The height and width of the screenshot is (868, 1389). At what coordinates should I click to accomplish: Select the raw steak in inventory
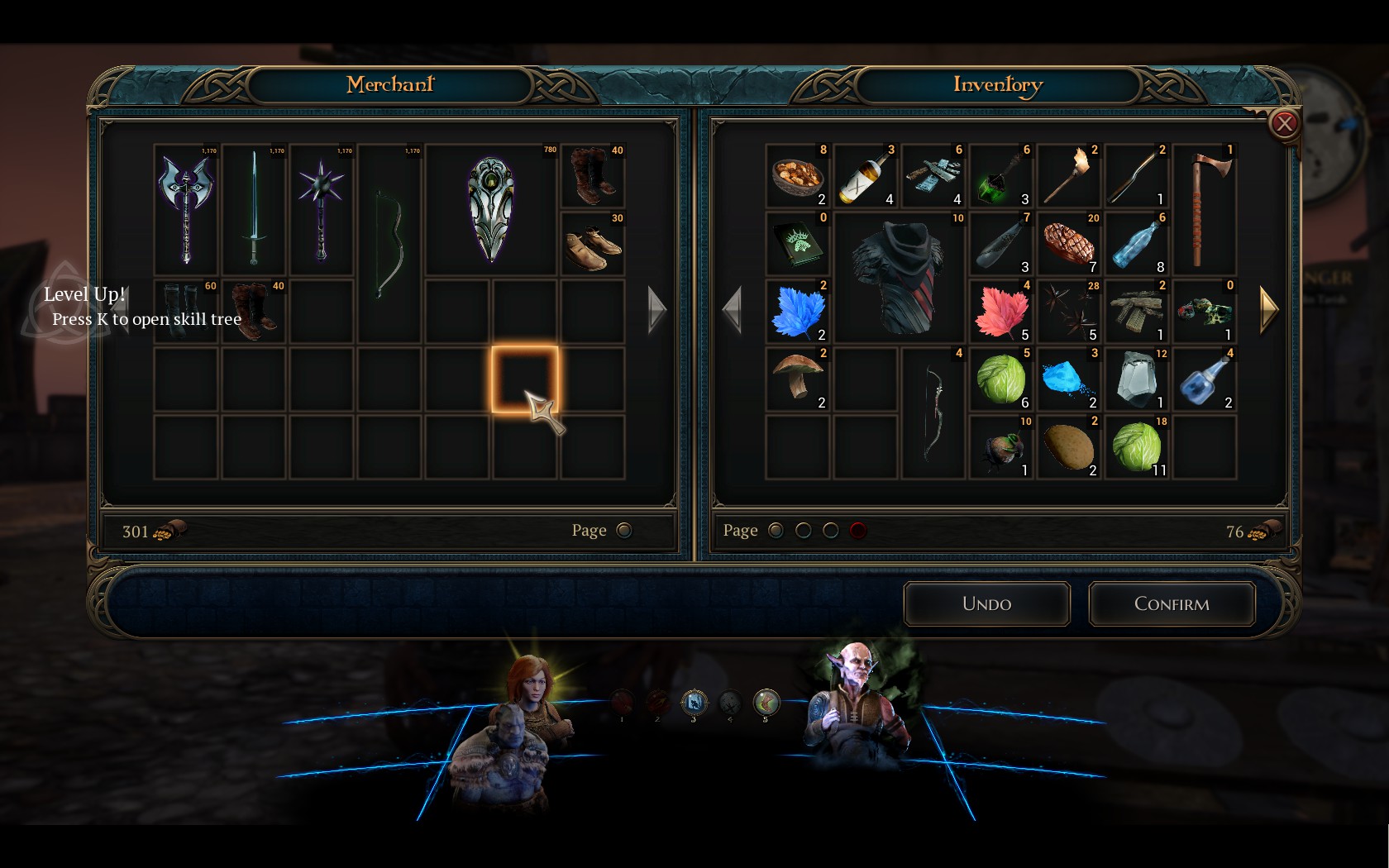1069,244
